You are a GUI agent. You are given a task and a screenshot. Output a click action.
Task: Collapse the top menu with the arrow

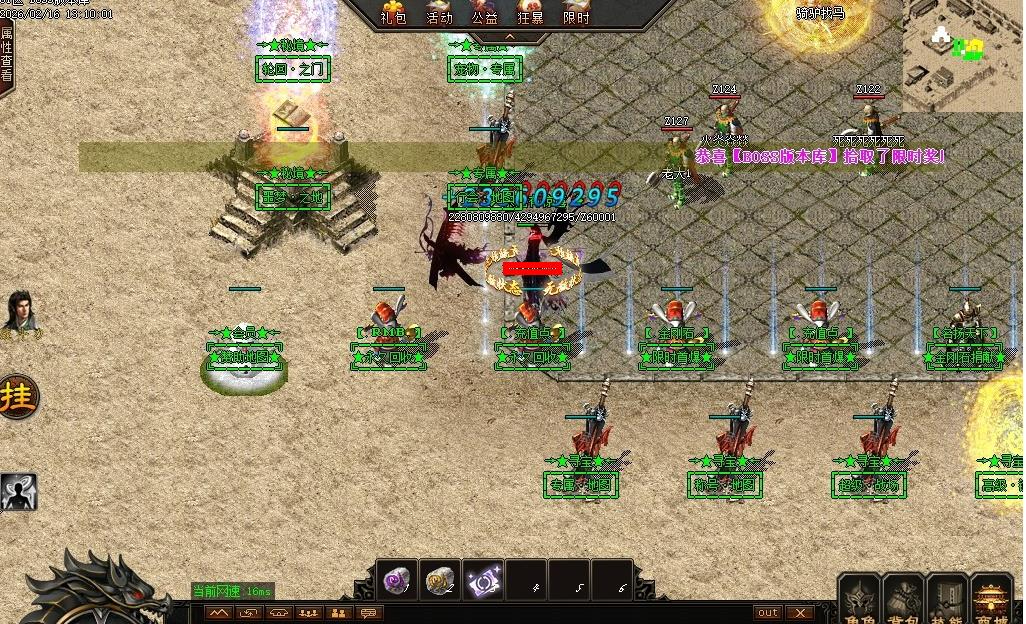point(508,37)
